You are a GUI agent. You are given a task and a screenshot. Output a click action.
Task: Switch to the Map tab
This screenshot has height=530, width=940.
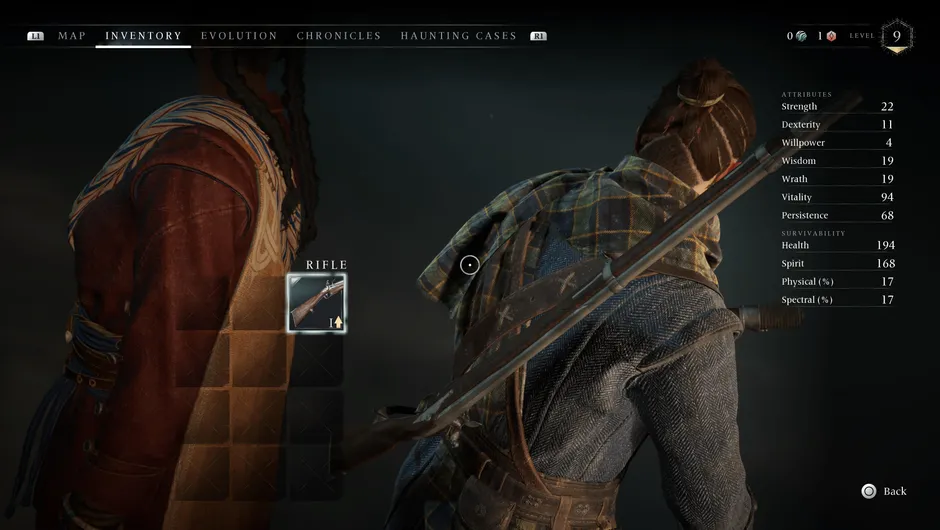pos(72,36)
